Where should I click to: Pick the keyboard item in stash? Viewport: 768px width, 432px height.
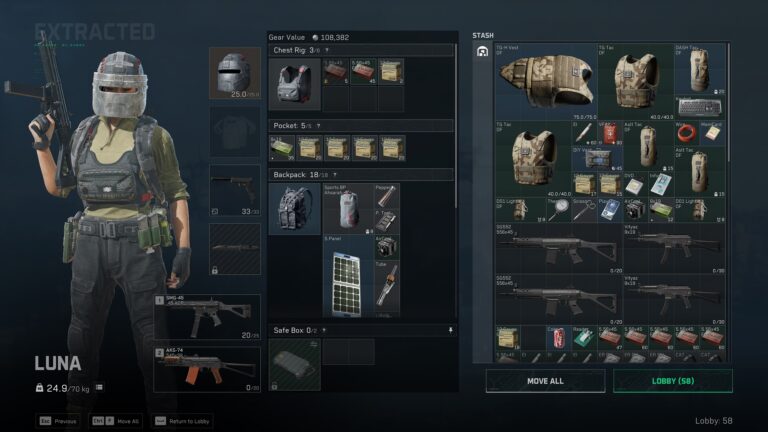699,106
